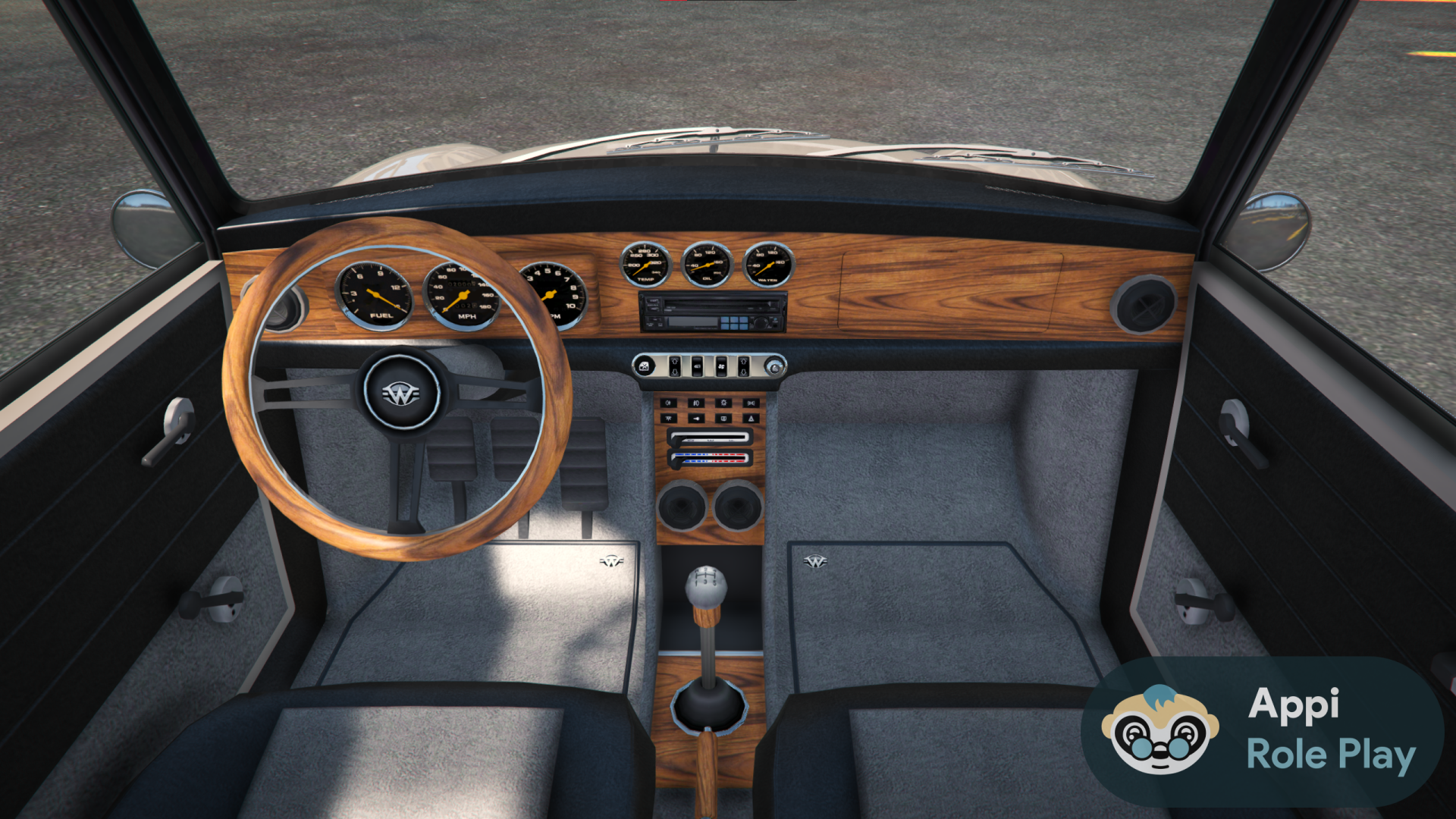Click the Appi Role Play logo badge
The width and height of the screenshot is (1456, 819).
click(x=1262, y=731)
